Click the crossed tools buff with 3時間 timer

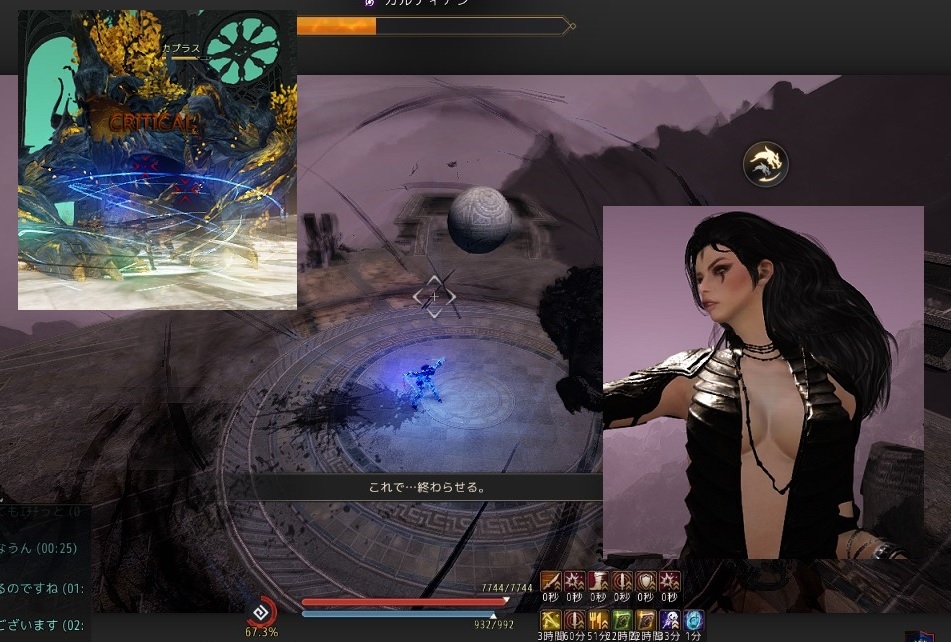[550, 621]
